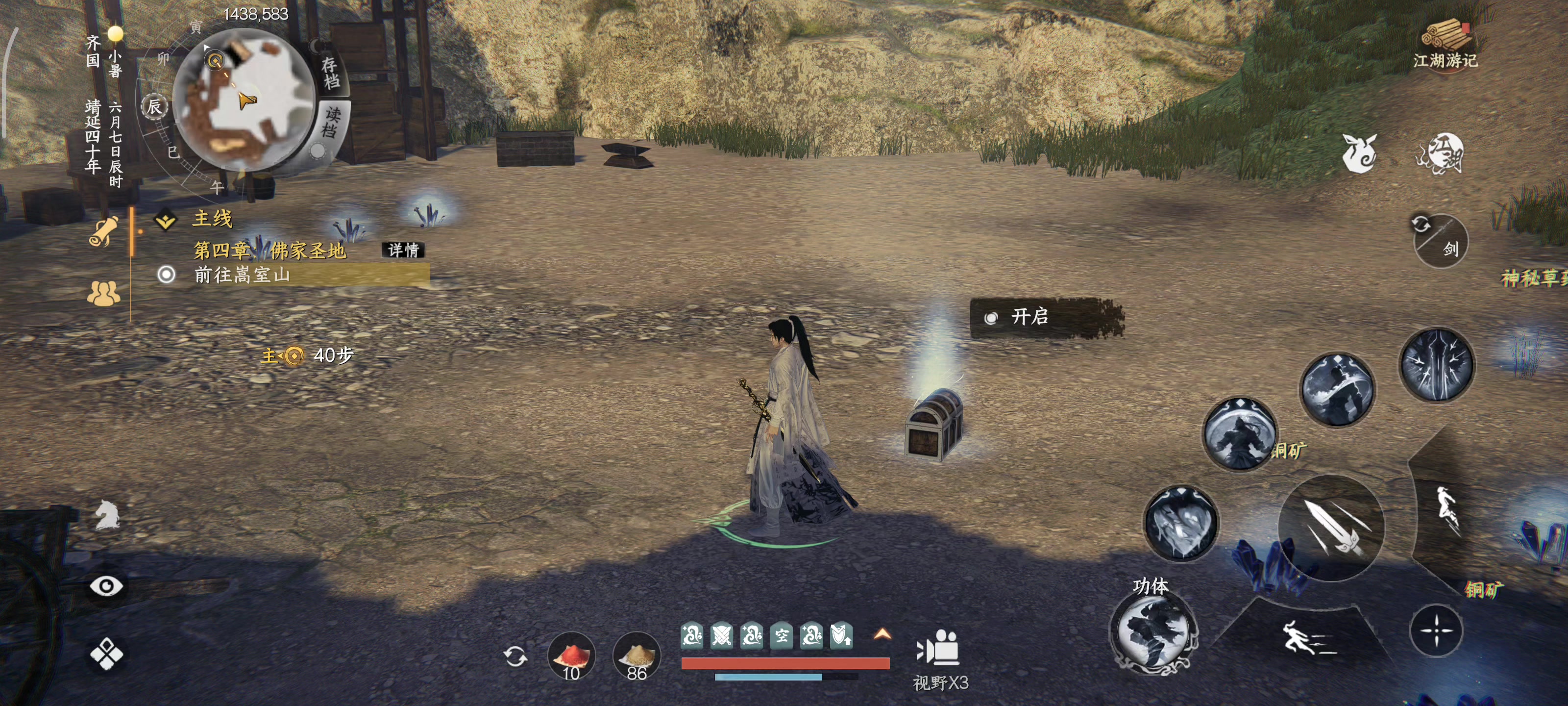Toggle the eye visibility icon
The height and width of the screenshot is (706, 1568).
pos(106,586)
